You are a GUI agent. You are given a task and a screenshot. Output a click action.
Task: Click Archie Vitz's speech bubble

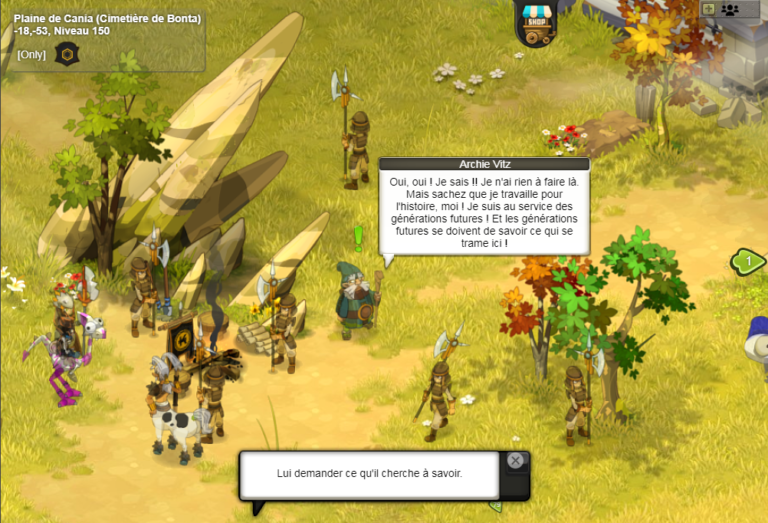click(x=484, y=212)
